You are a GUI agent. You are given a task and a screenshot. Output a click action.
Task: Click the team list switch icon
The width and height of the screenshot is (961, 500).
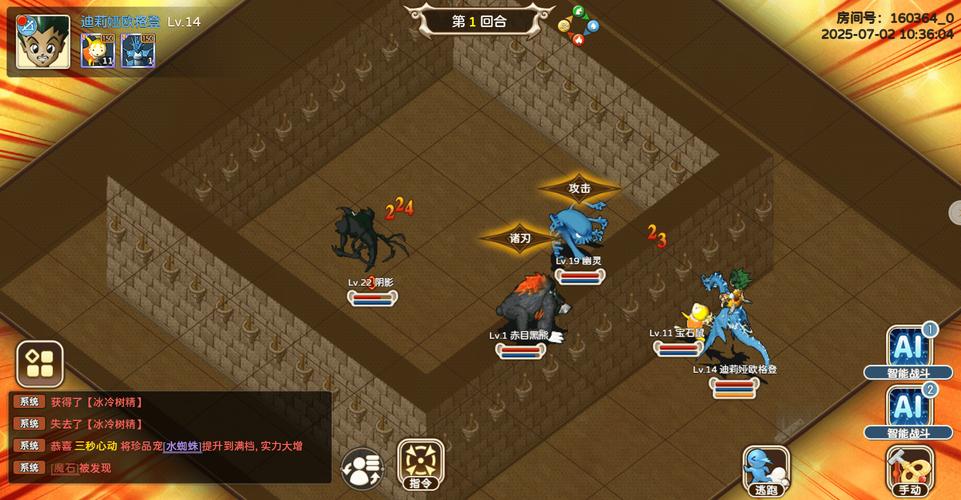(x=362, y=468)
